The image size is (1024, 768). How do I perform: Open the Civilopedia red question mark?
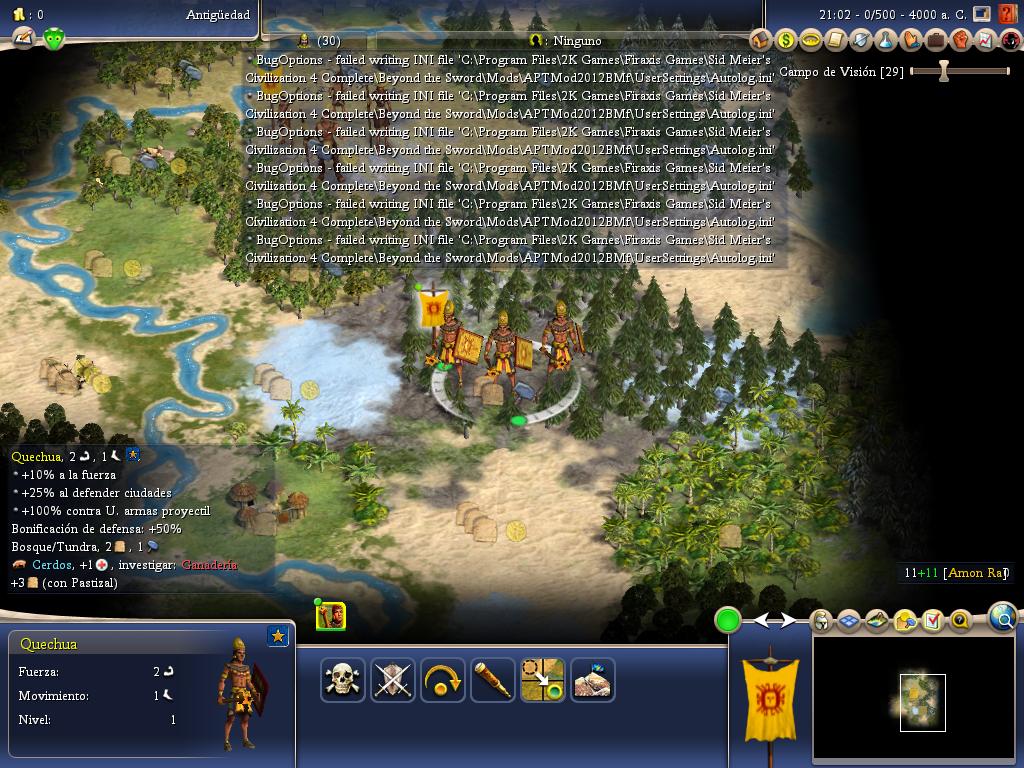coord(1008,15)
